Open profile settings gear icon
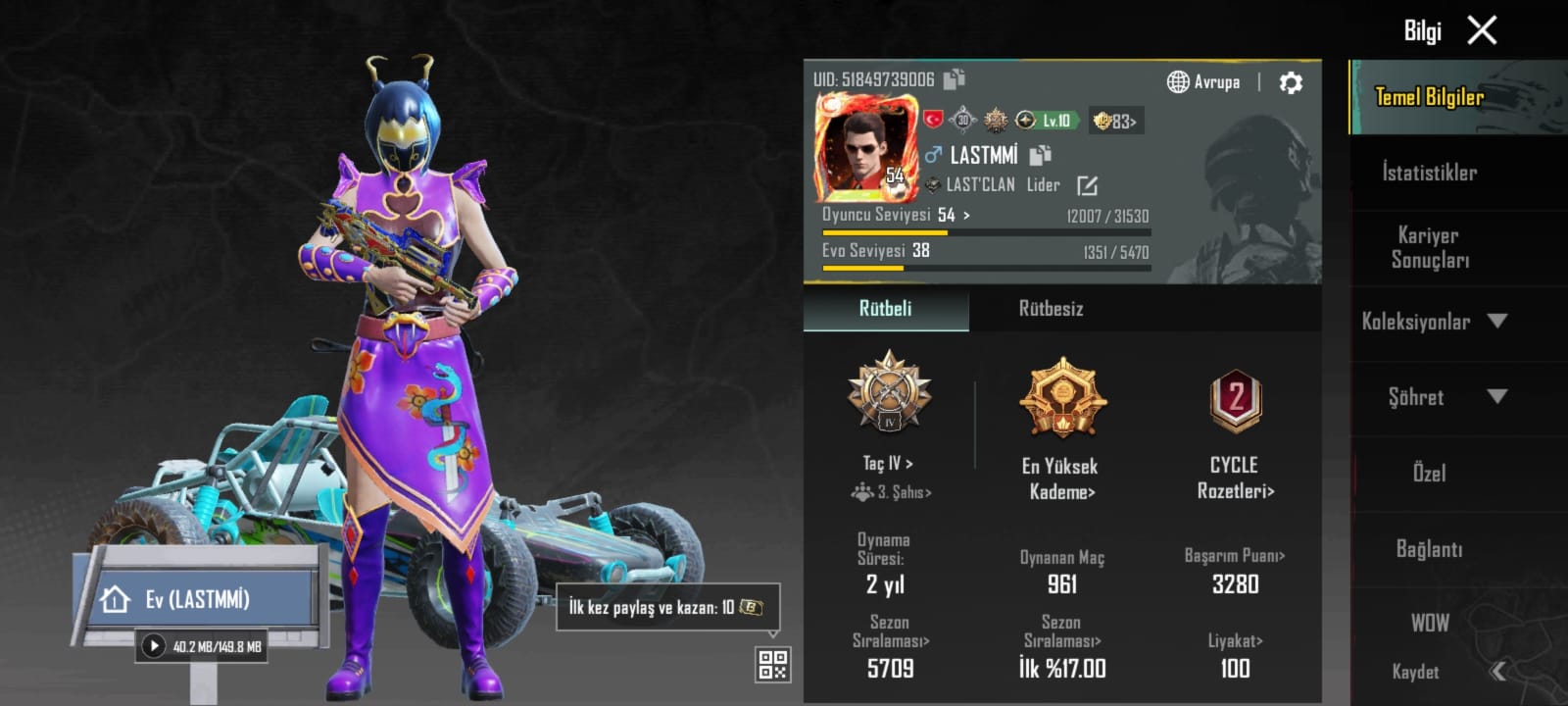Screen dimensions: 1568x706 coord(1291,83)
